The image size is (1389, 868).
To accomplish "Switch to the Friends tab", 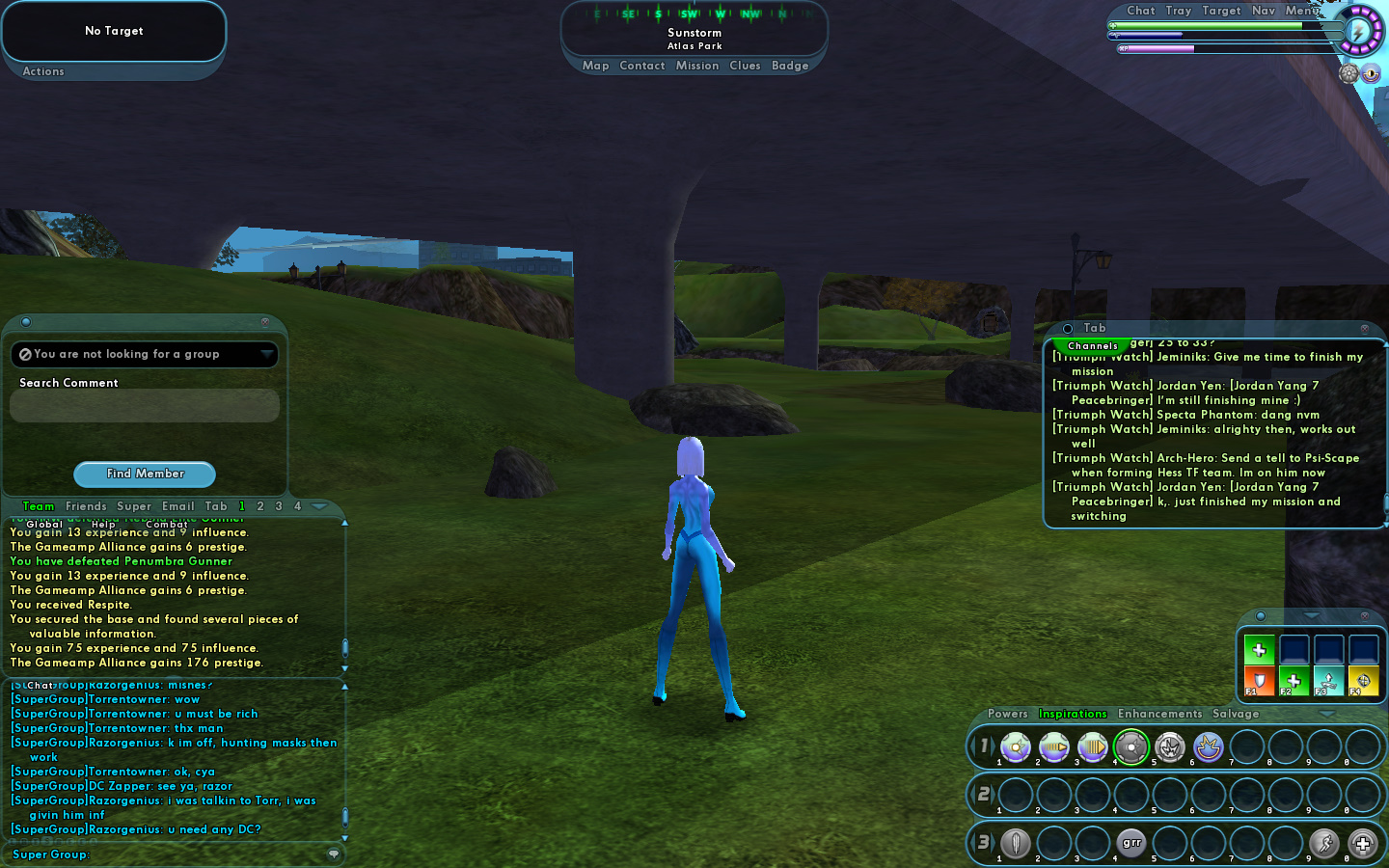I will click(x=86, y=506).
